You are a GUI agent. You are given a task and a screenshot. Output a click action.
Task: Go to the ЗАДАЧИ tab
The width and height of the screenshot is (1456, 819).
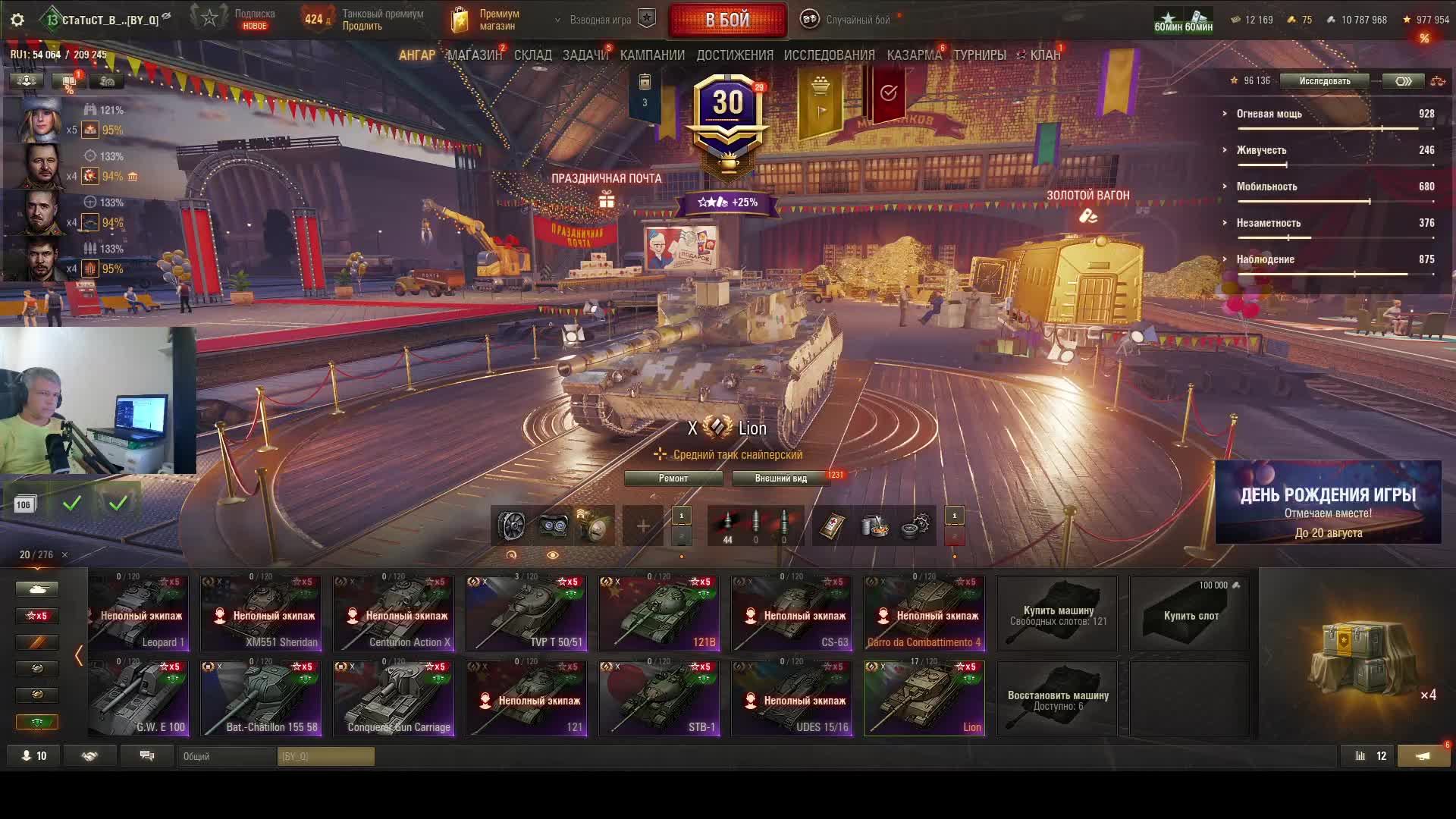point(585,55)
